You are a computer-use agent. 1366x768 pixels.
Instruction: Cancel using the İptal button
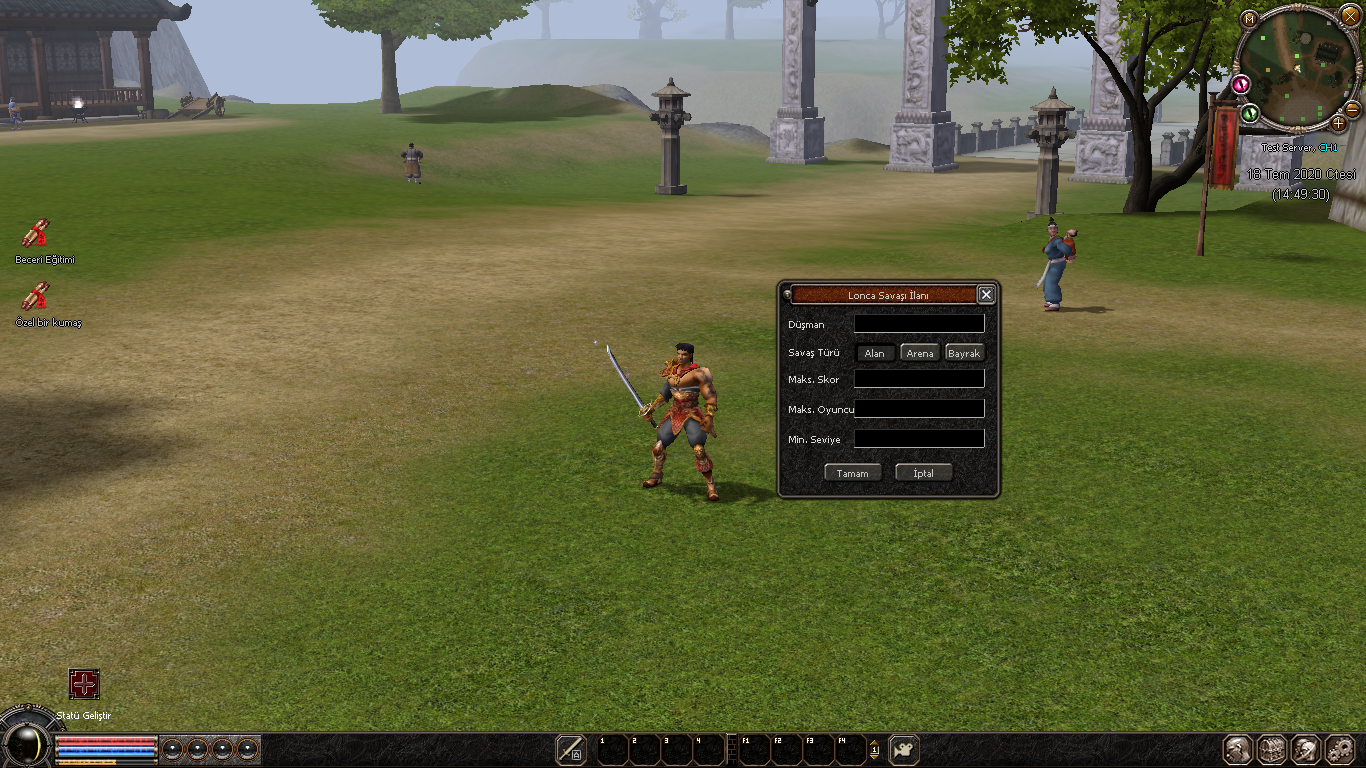pyautogui.click(x=924, y=473)
